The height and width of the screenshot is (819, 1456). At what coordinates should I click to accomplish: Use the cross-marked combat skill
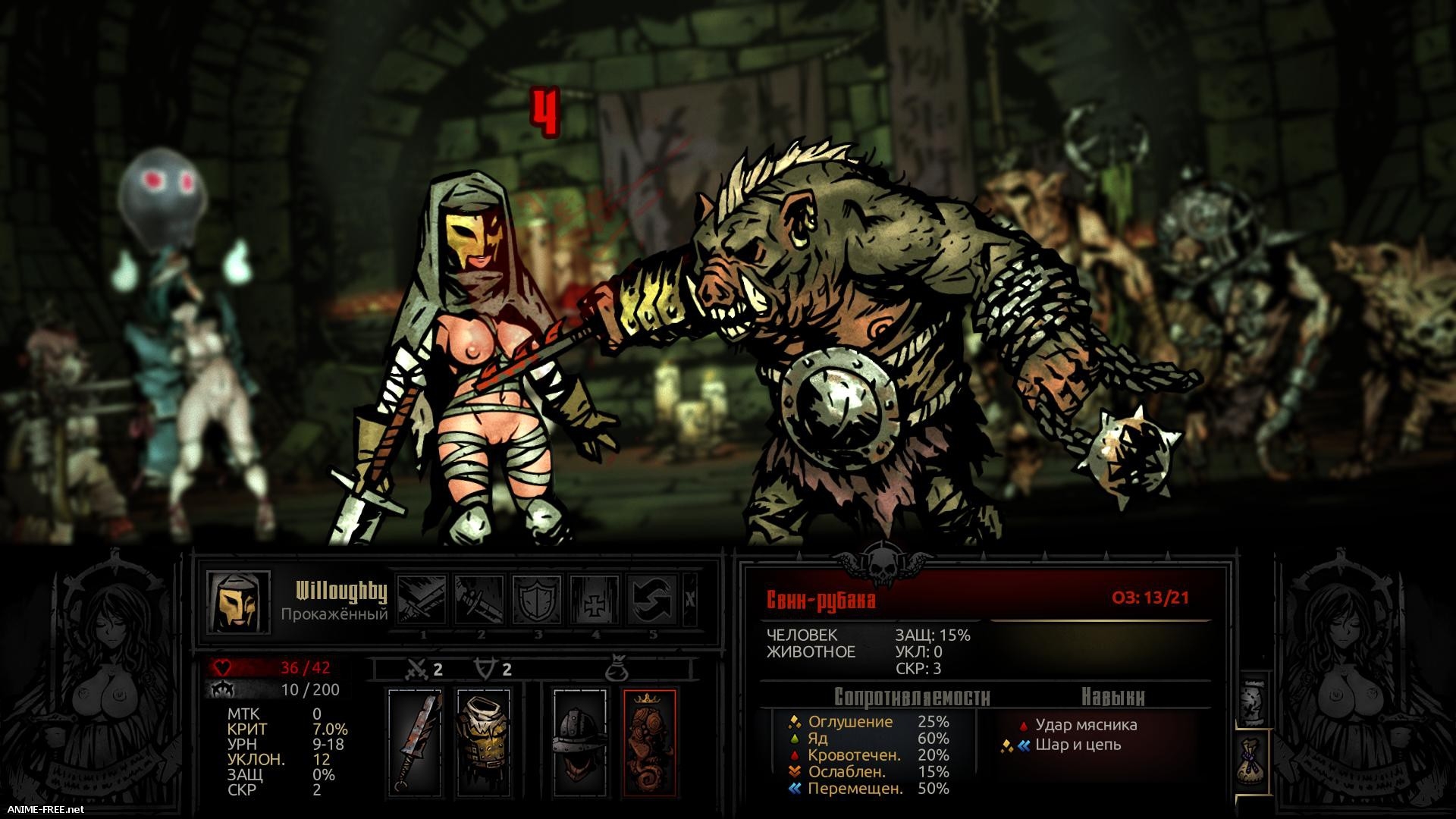(595, 599)
